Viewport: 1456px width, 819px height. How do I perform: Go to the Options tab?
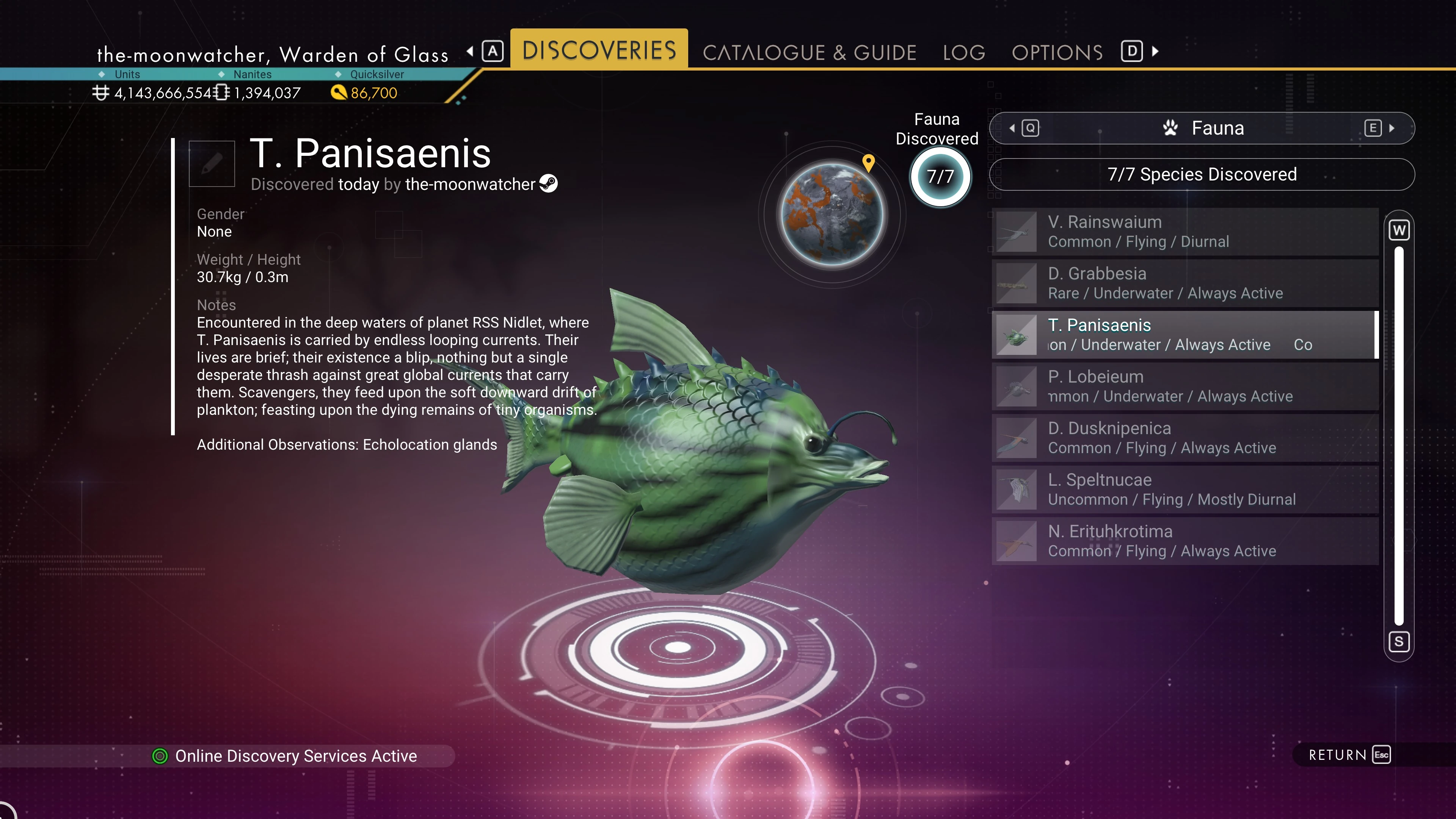pos(1057,53)
